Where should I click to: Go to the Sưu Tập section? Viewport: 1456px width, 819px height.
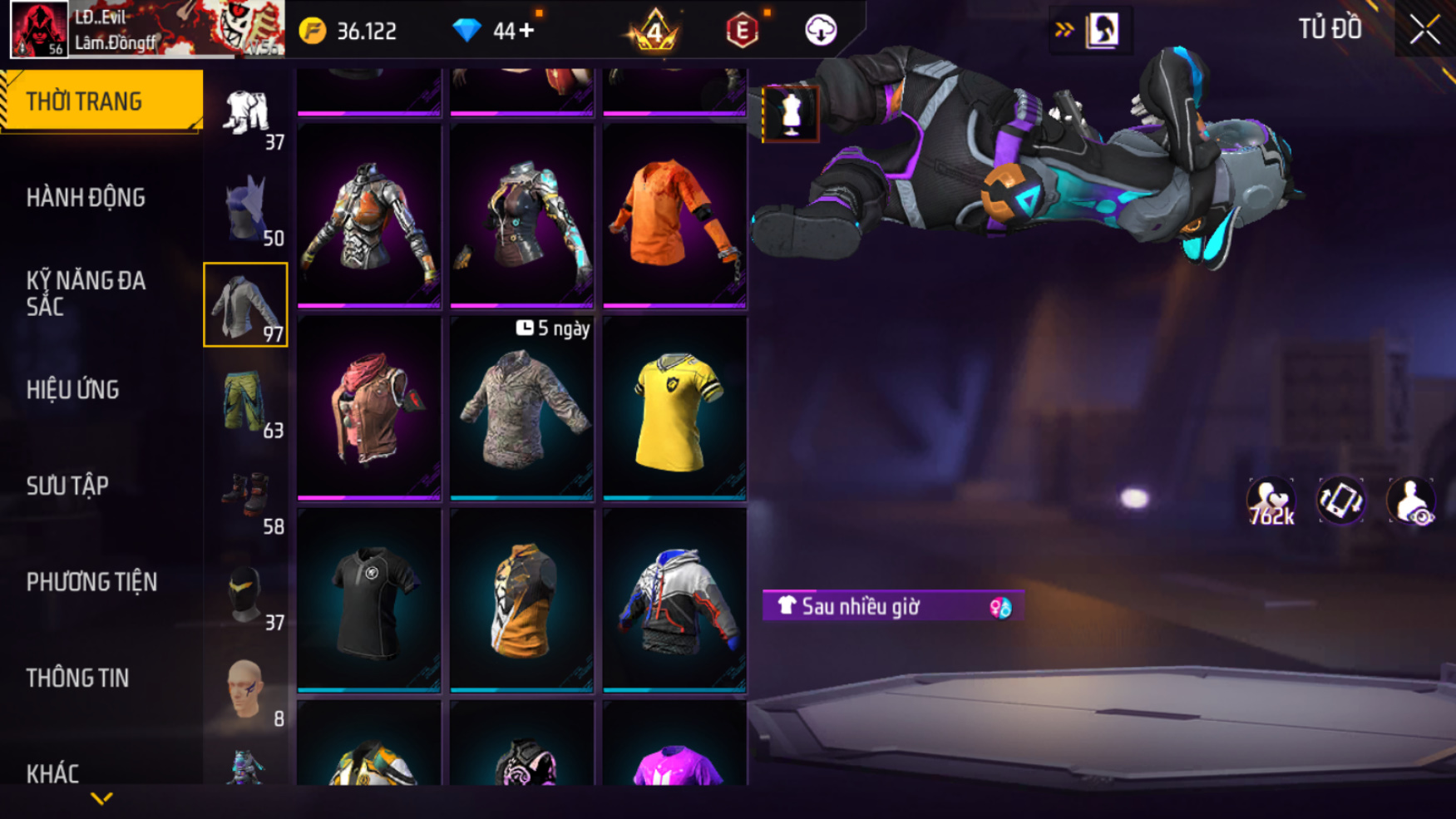click(x=67, y=486)
